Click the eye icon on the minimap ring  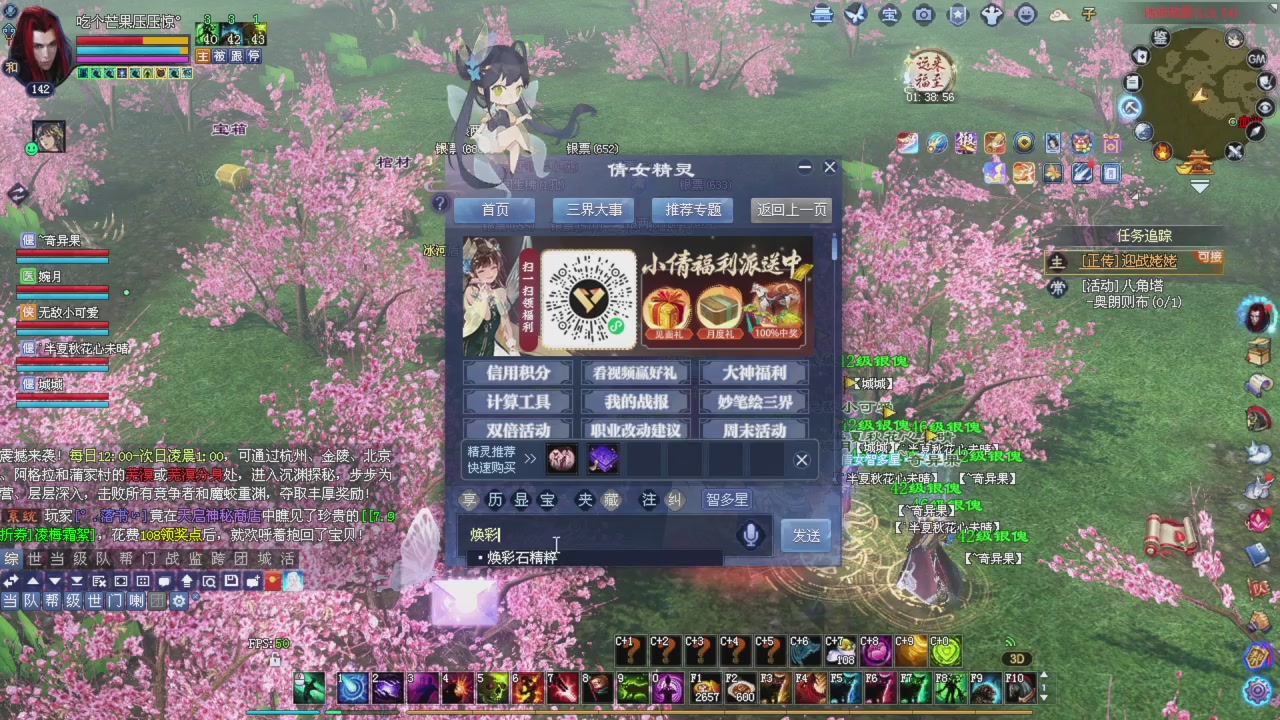(1264, 107)
